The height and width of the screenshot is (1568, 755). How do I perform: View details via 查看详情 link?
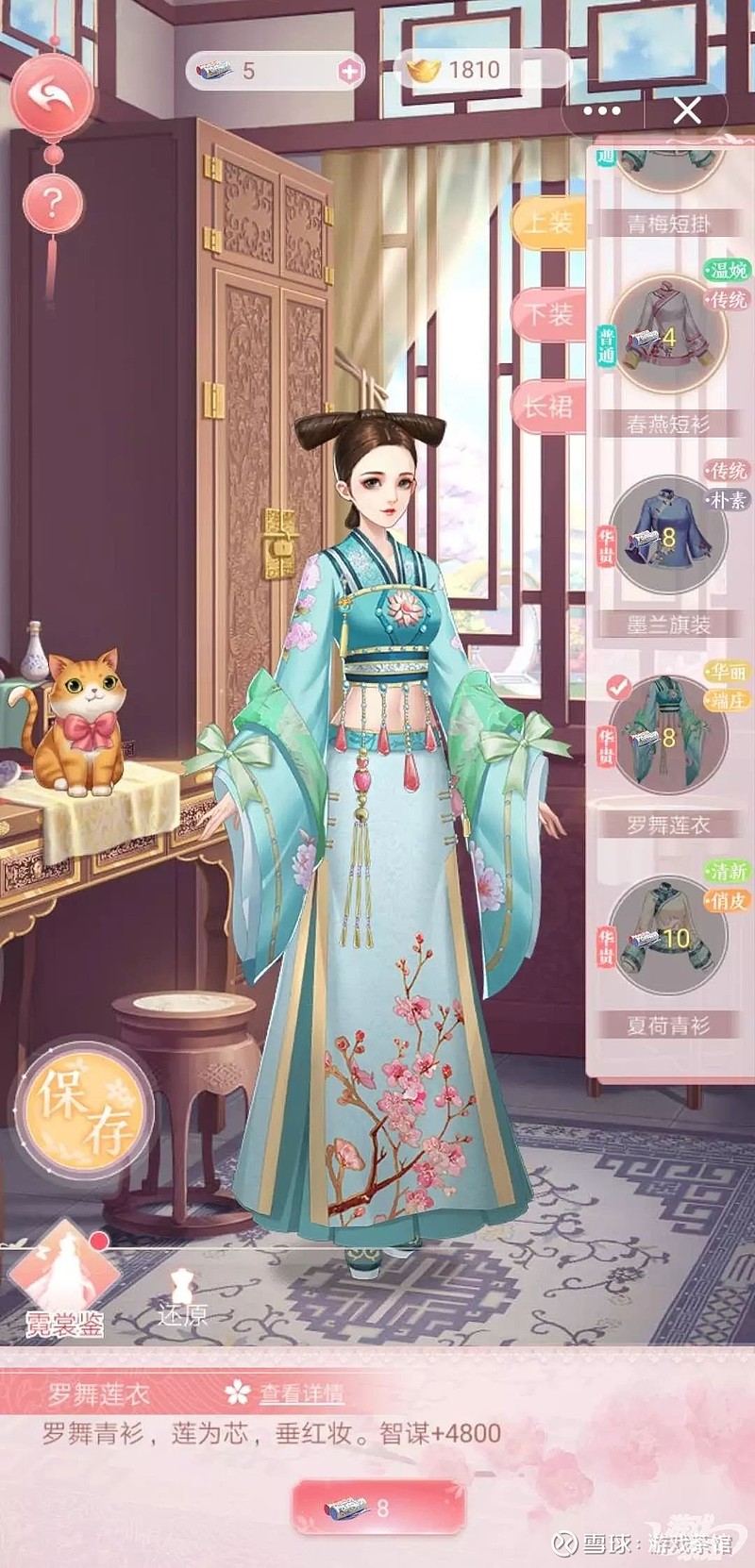[300, 1393]
